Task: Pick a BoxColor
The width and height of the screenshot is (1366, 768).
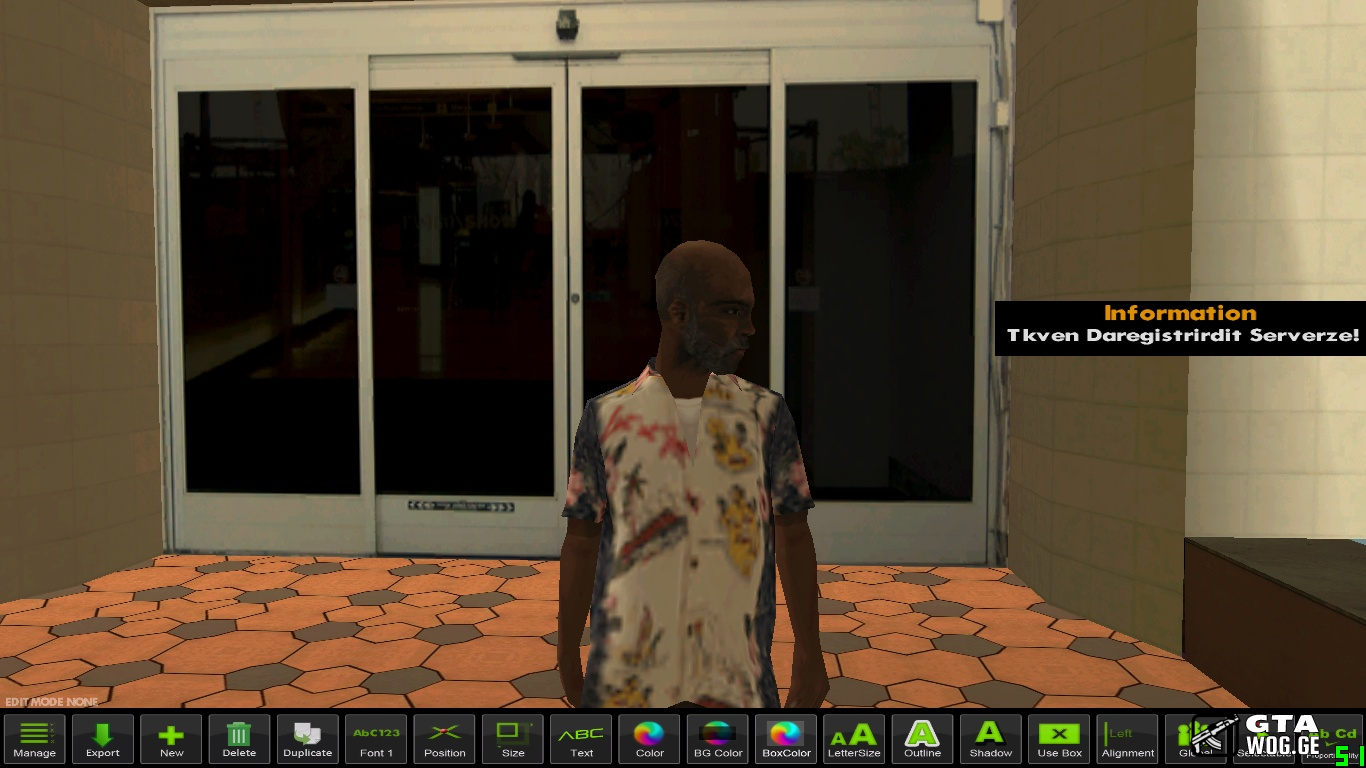Action: (x=786, y=739)
